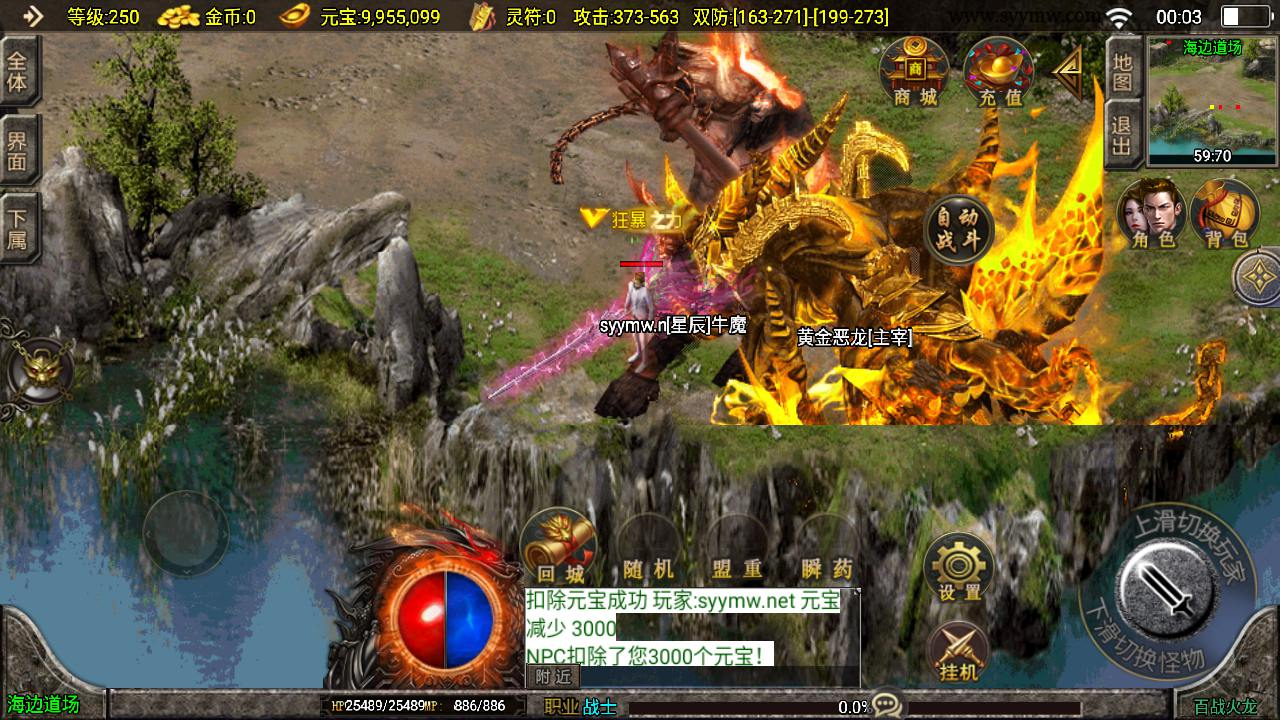Open the 背包 backpack
This screenshot has height=720, width=1280.
(1225, 214)
